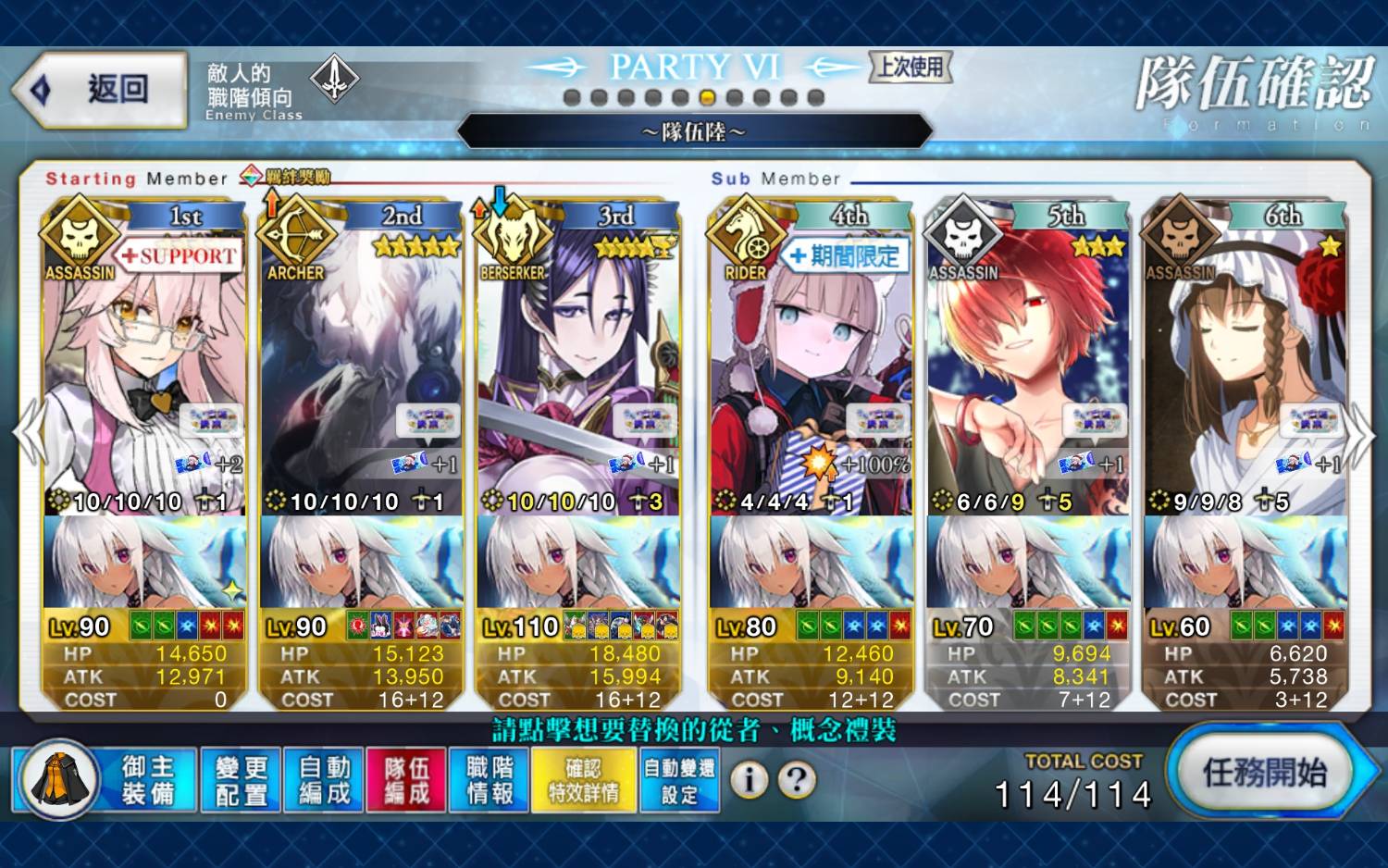Open the 隊伍編成 party setup
Viewport: 1388px width, 868px height.
(x=407, y=780)
